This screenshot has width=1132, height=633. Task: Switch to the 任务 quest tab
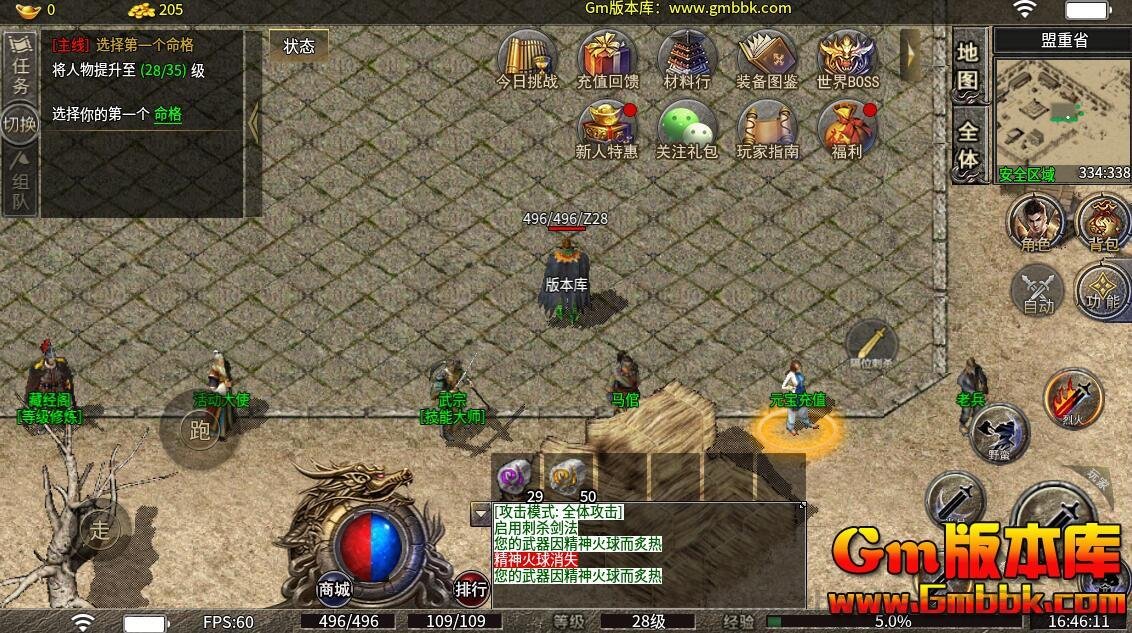[20, 70]
